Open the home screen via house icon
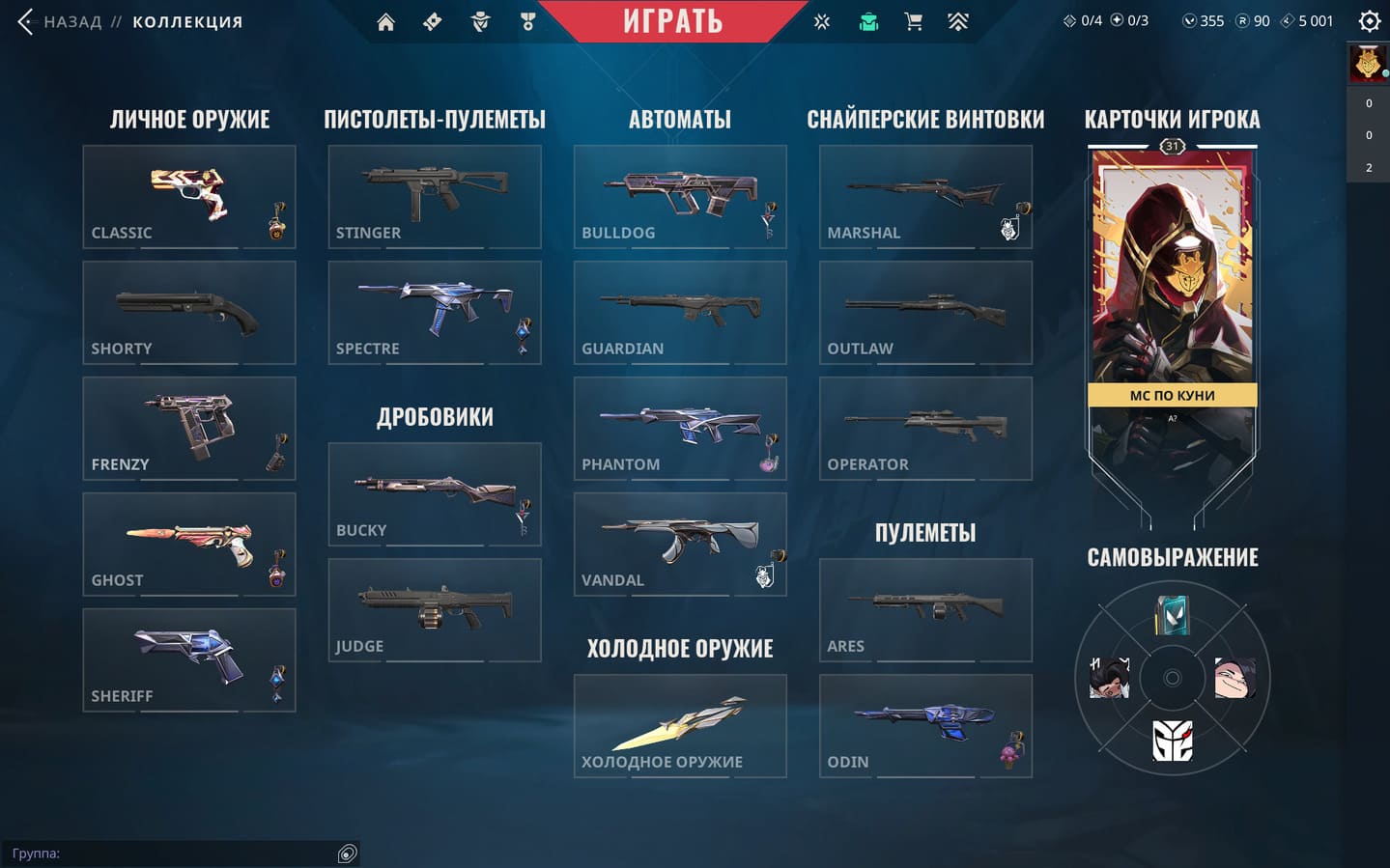Image resolution: width=1390 pixels, height=868 pixels. pyautogui.click(x=385, y=21)
